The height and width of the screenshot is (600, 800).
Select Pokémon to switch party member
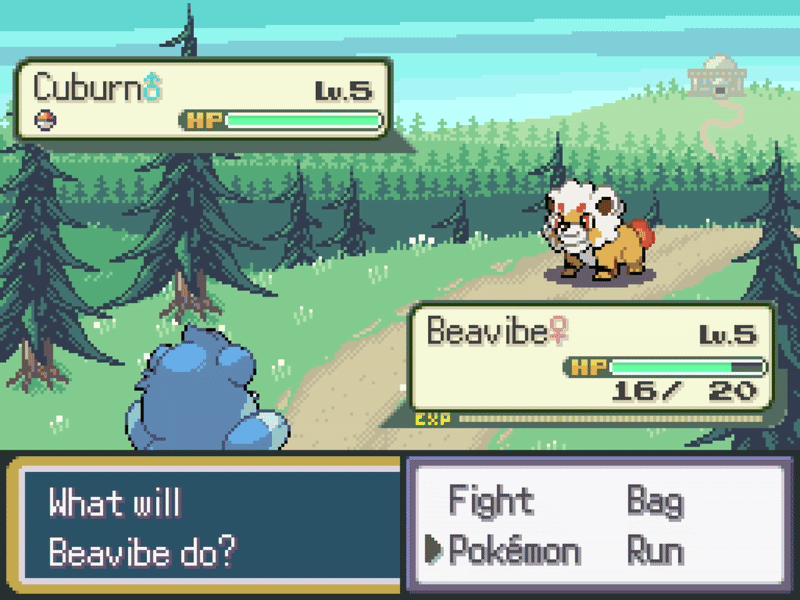point(514,550)
